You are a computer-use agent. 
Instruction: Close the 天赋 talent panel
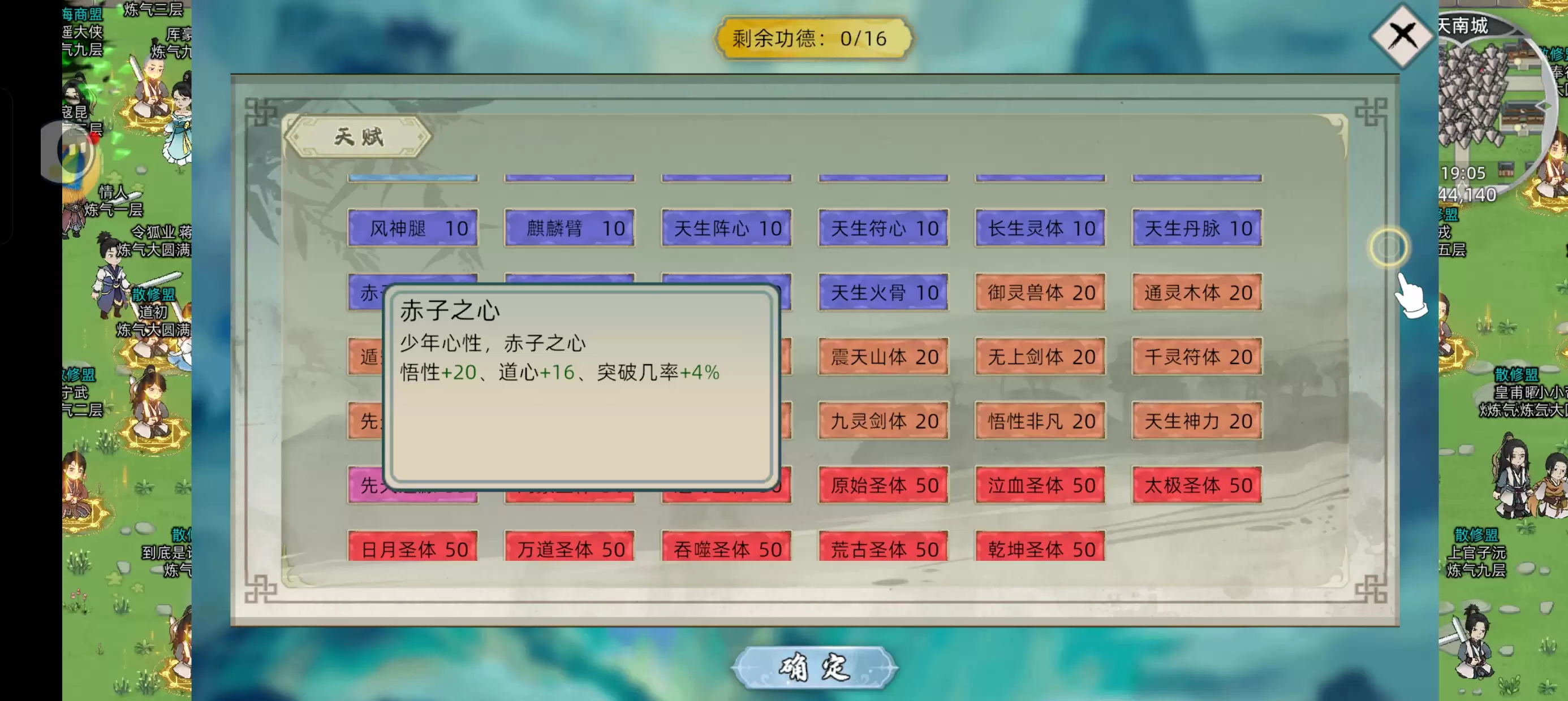(1401, 35)
